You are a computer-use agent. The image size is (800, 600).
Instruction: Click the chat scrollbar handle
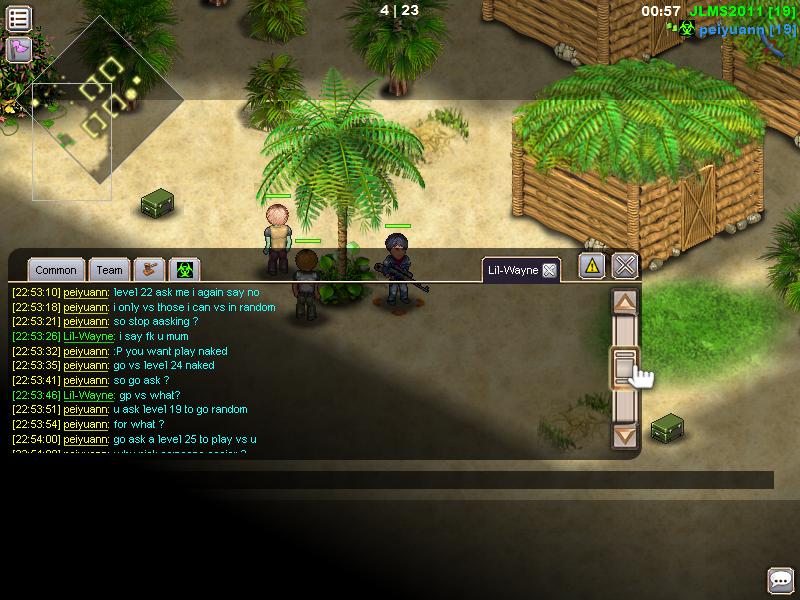(625, 366)
